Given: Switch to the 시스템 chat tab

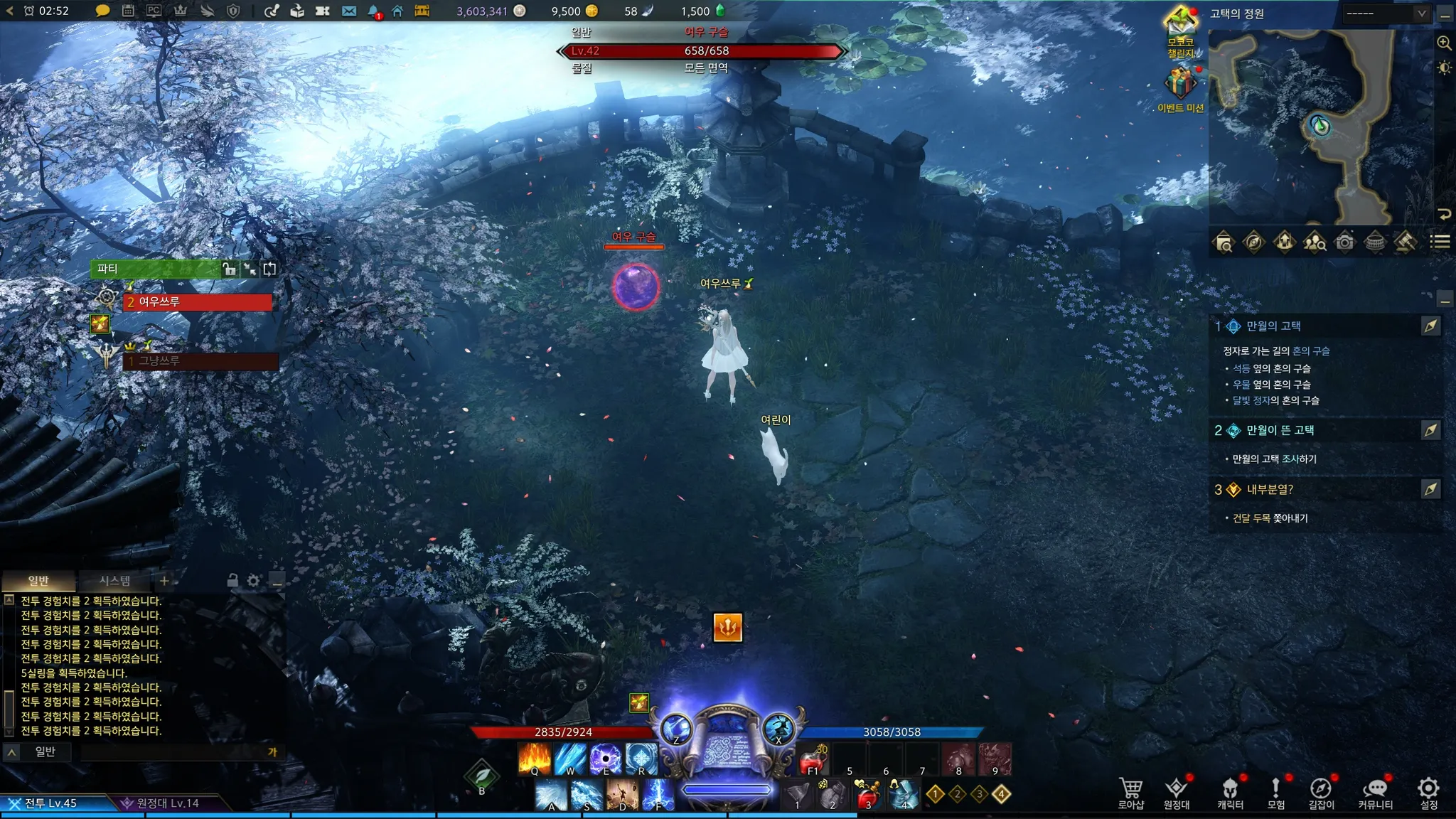Looking at the screenshot, I should coord(114,581).
